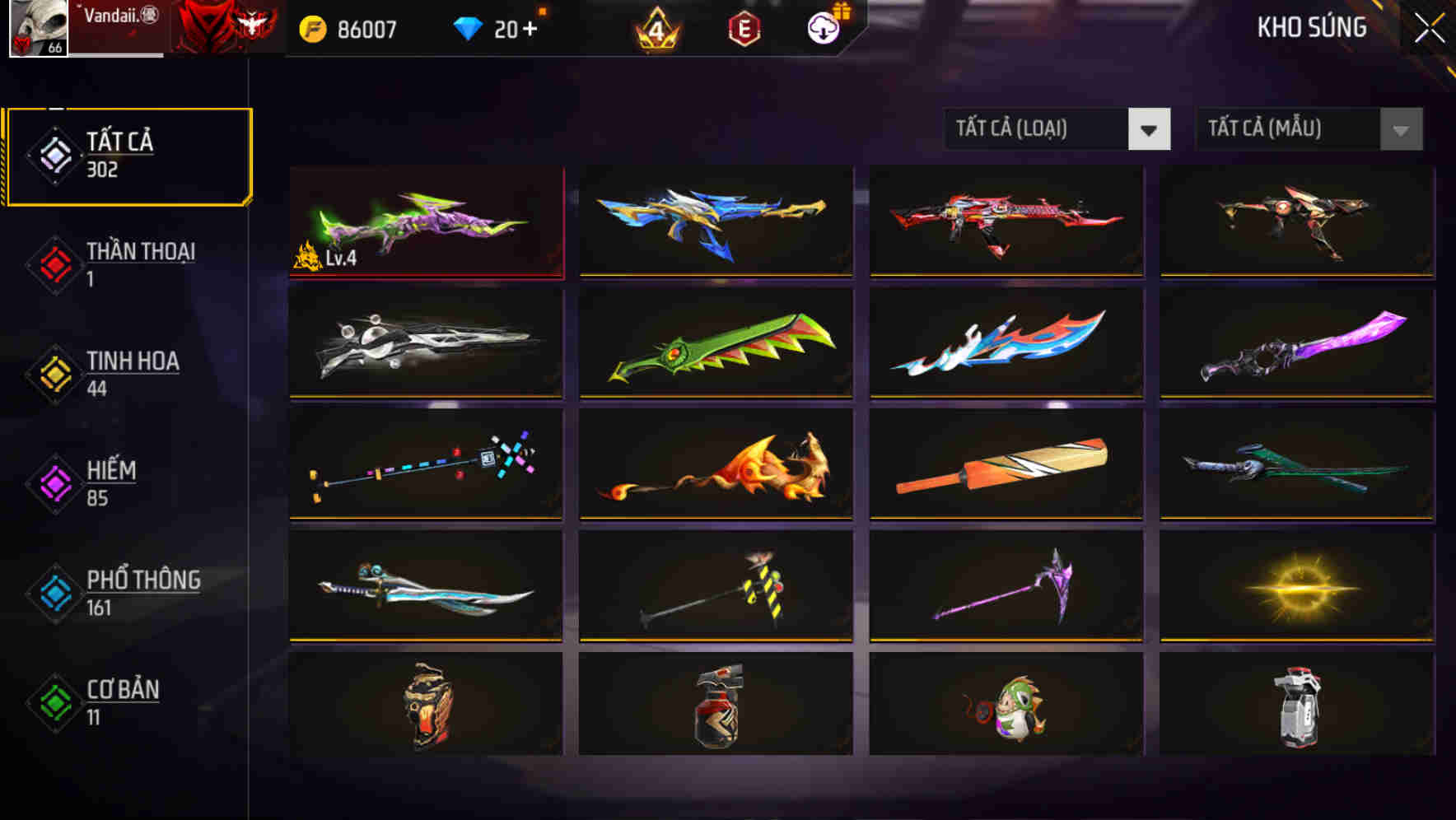The height and width of the screenshot is (820, 1456).
Task: Click the yellow bar under the equipped weapon
Action: [425, 275]
